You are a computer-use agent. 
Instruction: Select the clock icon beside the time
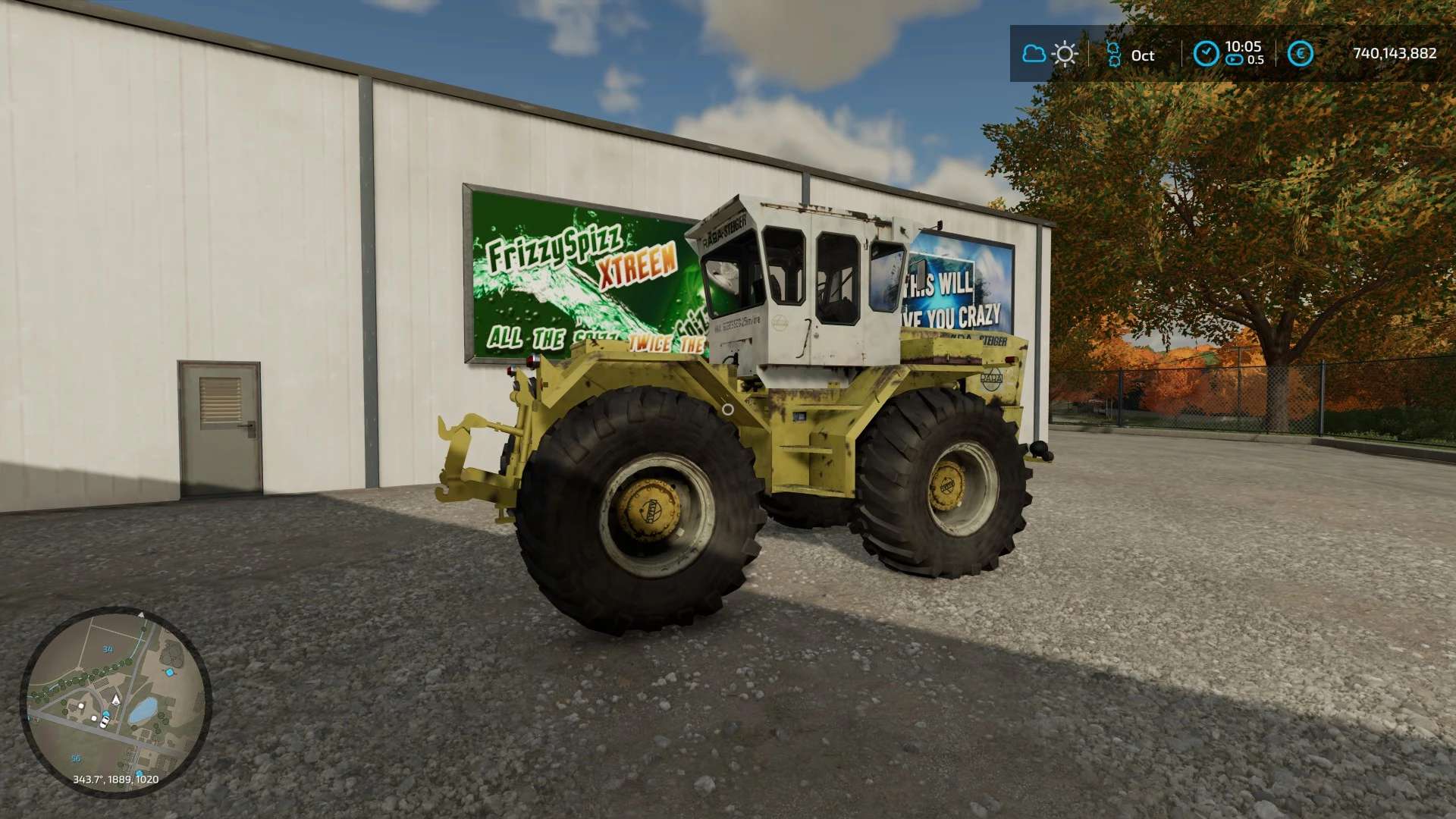[1206, 54]
